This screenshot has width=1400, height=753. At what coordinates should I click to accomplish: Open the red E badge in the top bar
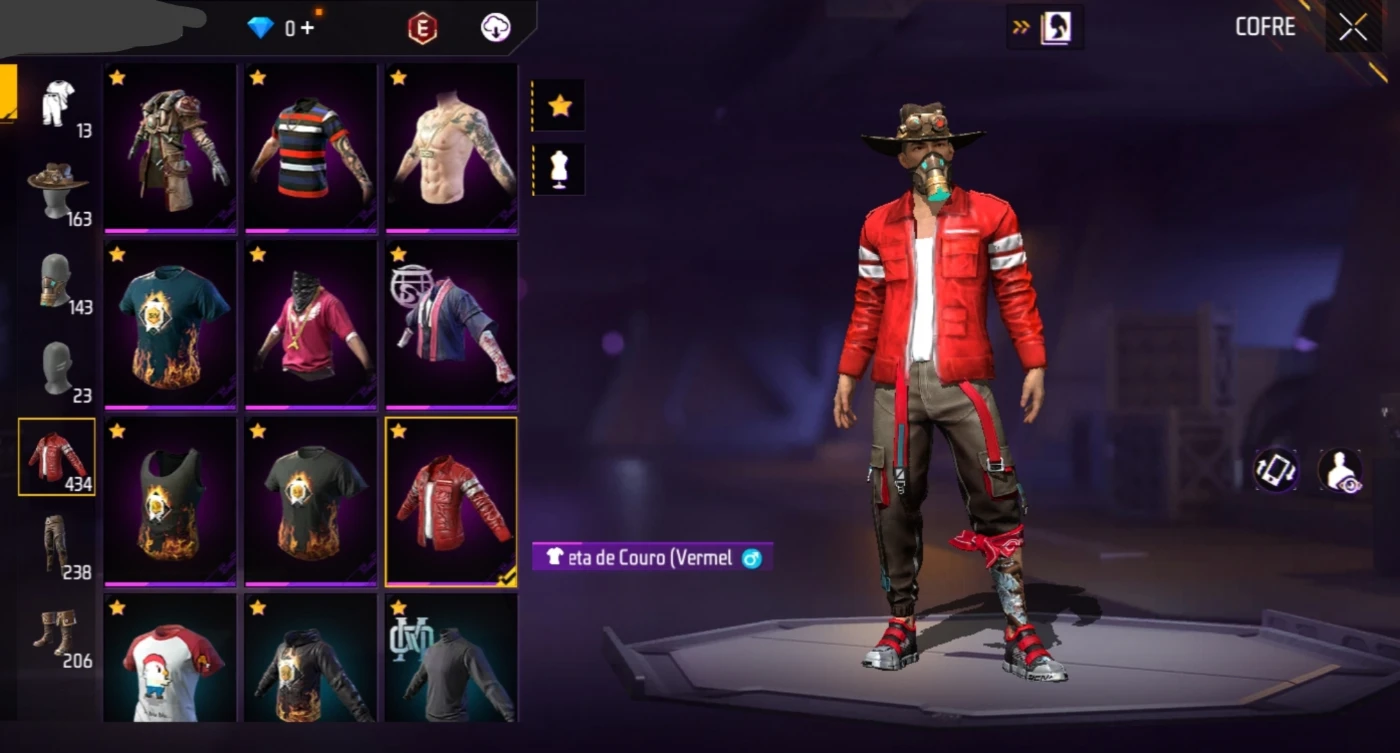[421, 27]
